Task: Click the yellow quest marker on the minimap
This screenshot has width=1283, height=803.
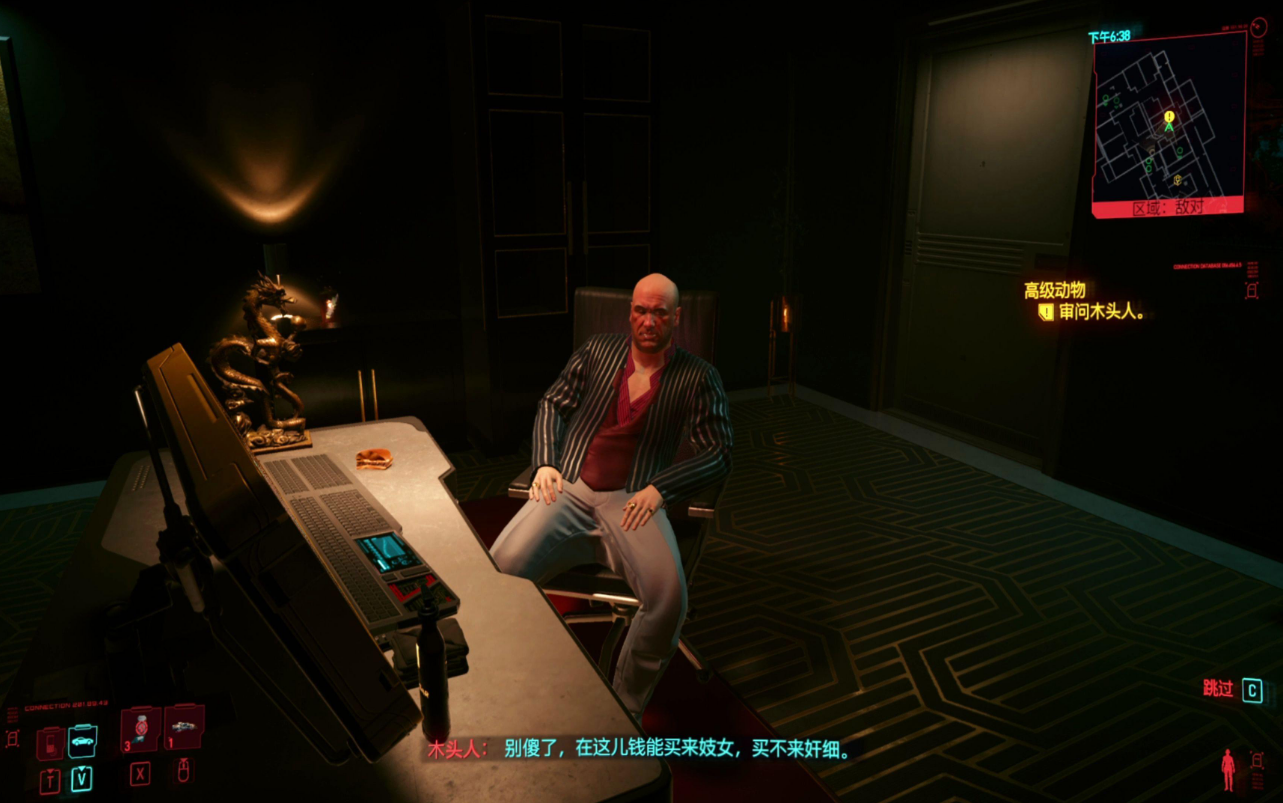Action: pos(1169,117)
